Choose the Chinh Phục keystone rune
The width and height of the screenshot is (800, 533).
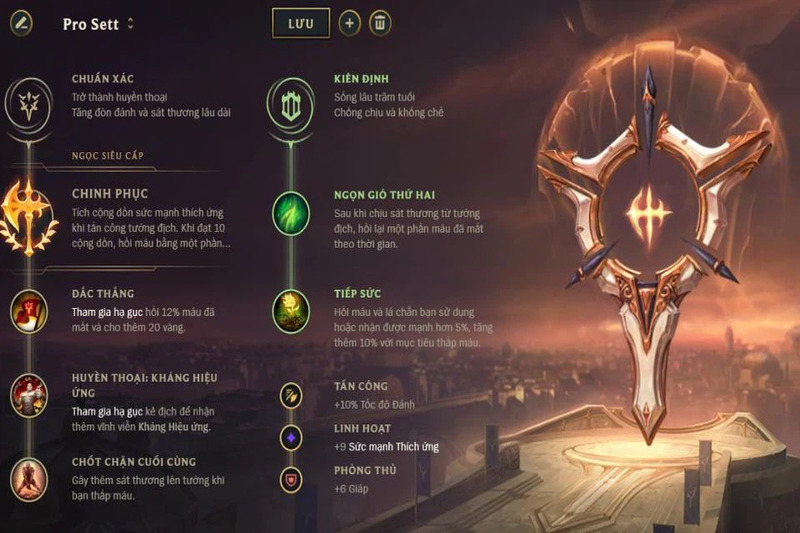coord(29,213)
